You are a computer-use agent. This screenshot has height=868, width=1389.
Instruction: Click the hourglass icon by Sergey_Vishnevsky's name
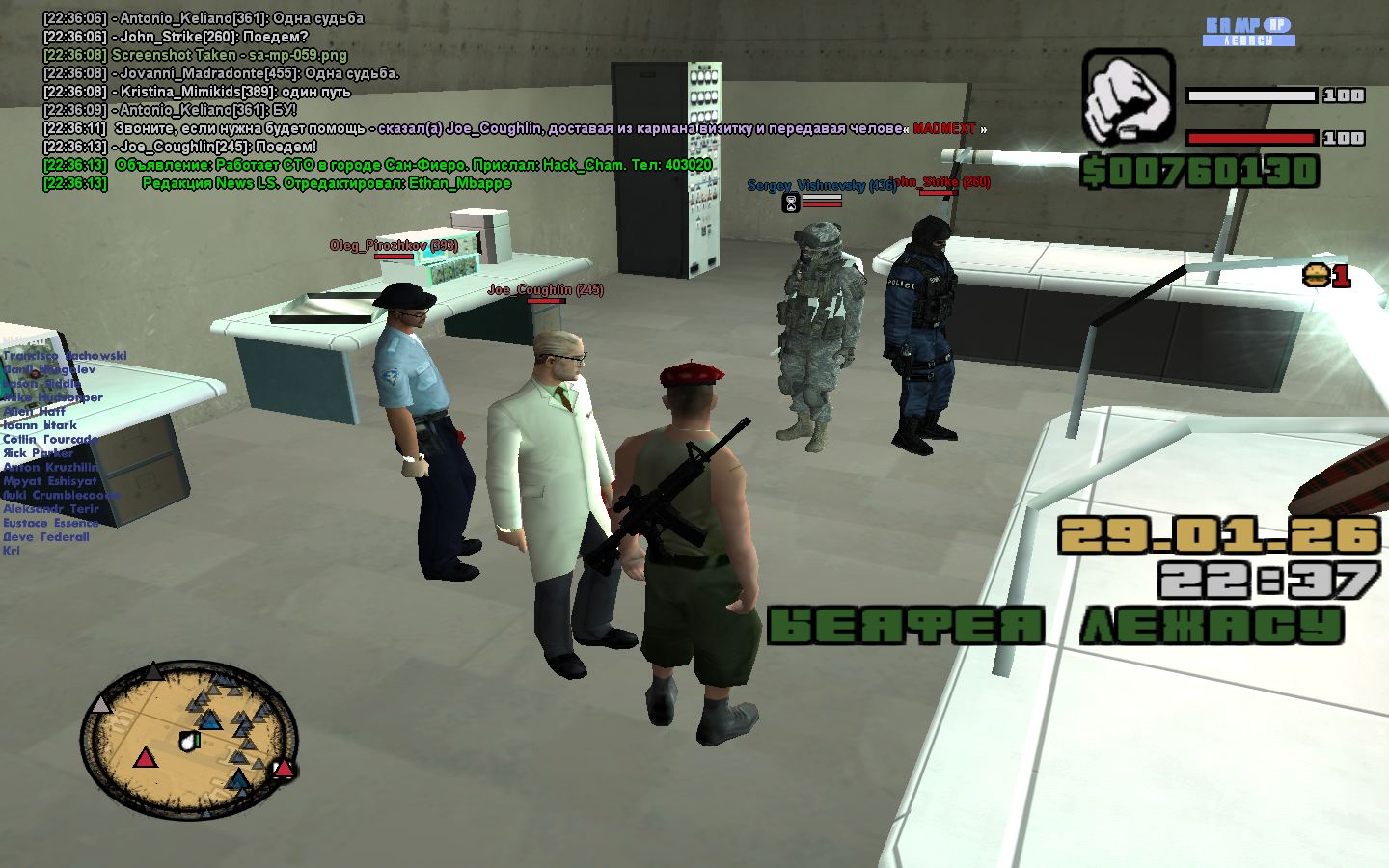[x=791, y=203]
